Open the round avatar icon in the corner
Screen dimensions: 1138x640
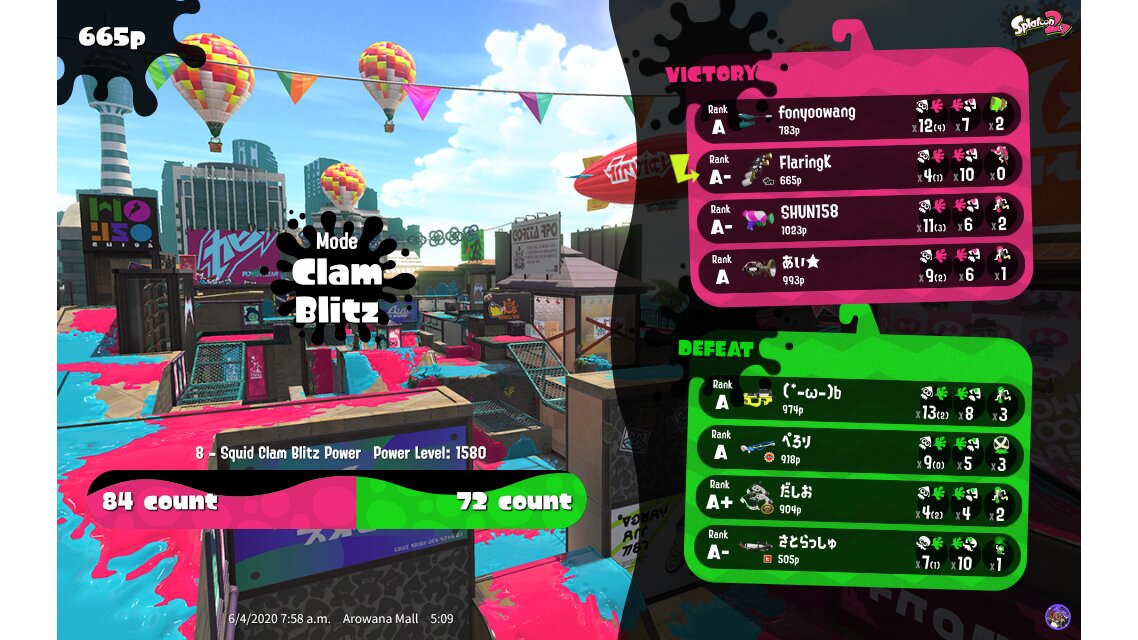click(x=1057, y=617)
